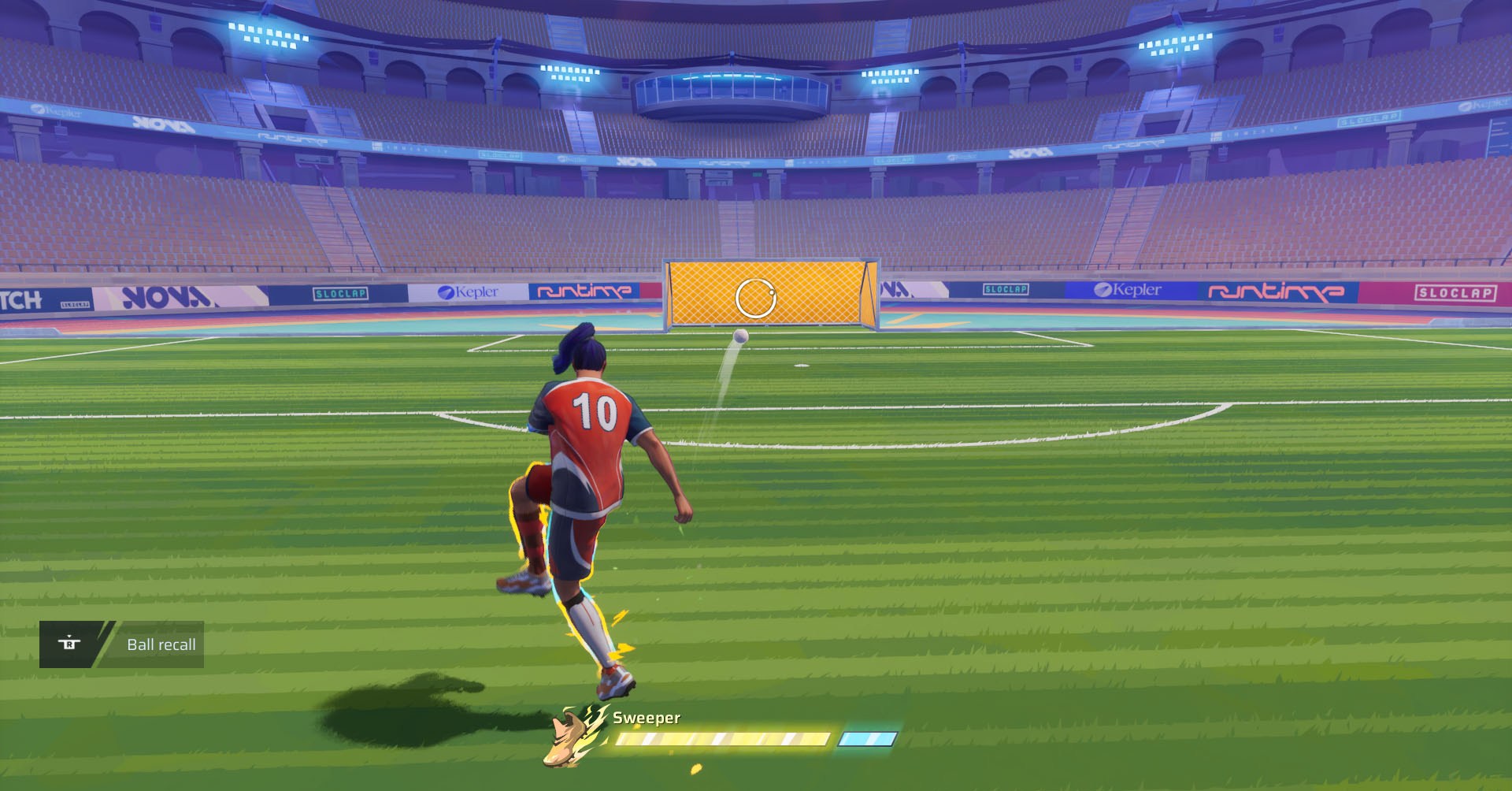The width and height of the screenshot is (1512, 791).
Task: Click the yellow Sweeper charge bar
Action: pos(724,738)
